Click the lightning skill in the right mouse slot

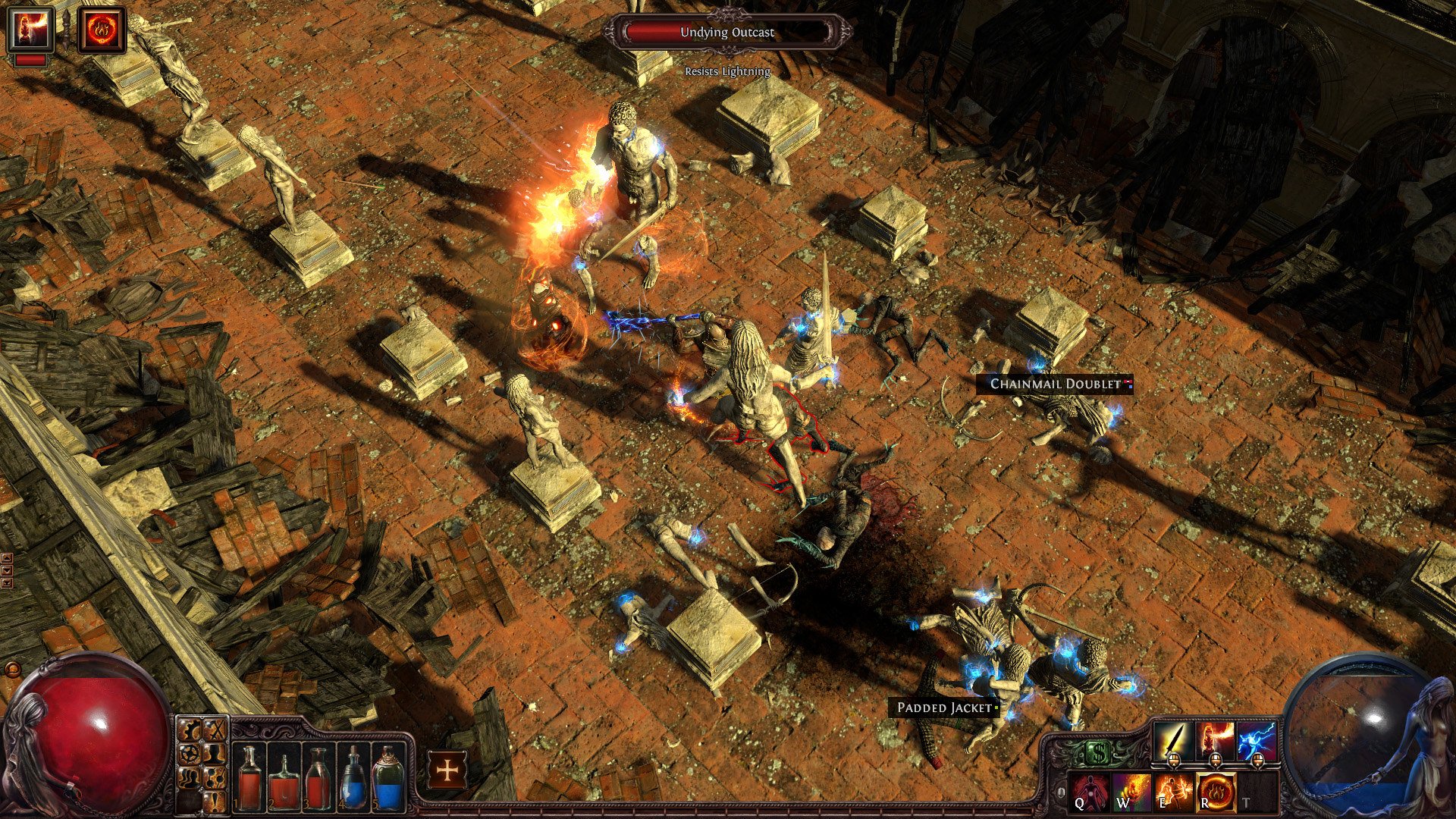pos(1257,739)
